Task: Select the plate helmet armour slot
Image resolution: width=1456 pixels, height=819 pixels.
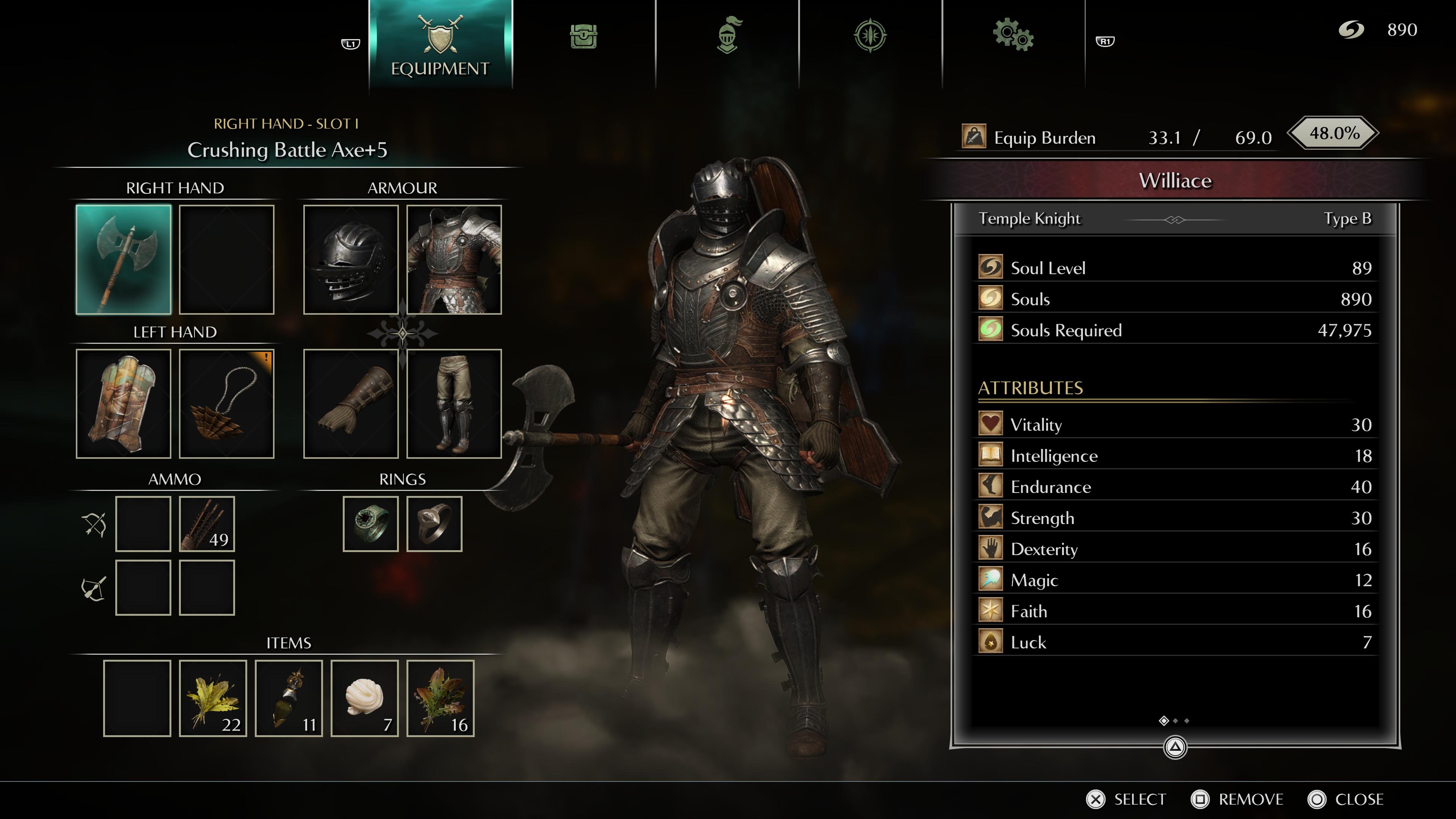Action: coord(350,259)
